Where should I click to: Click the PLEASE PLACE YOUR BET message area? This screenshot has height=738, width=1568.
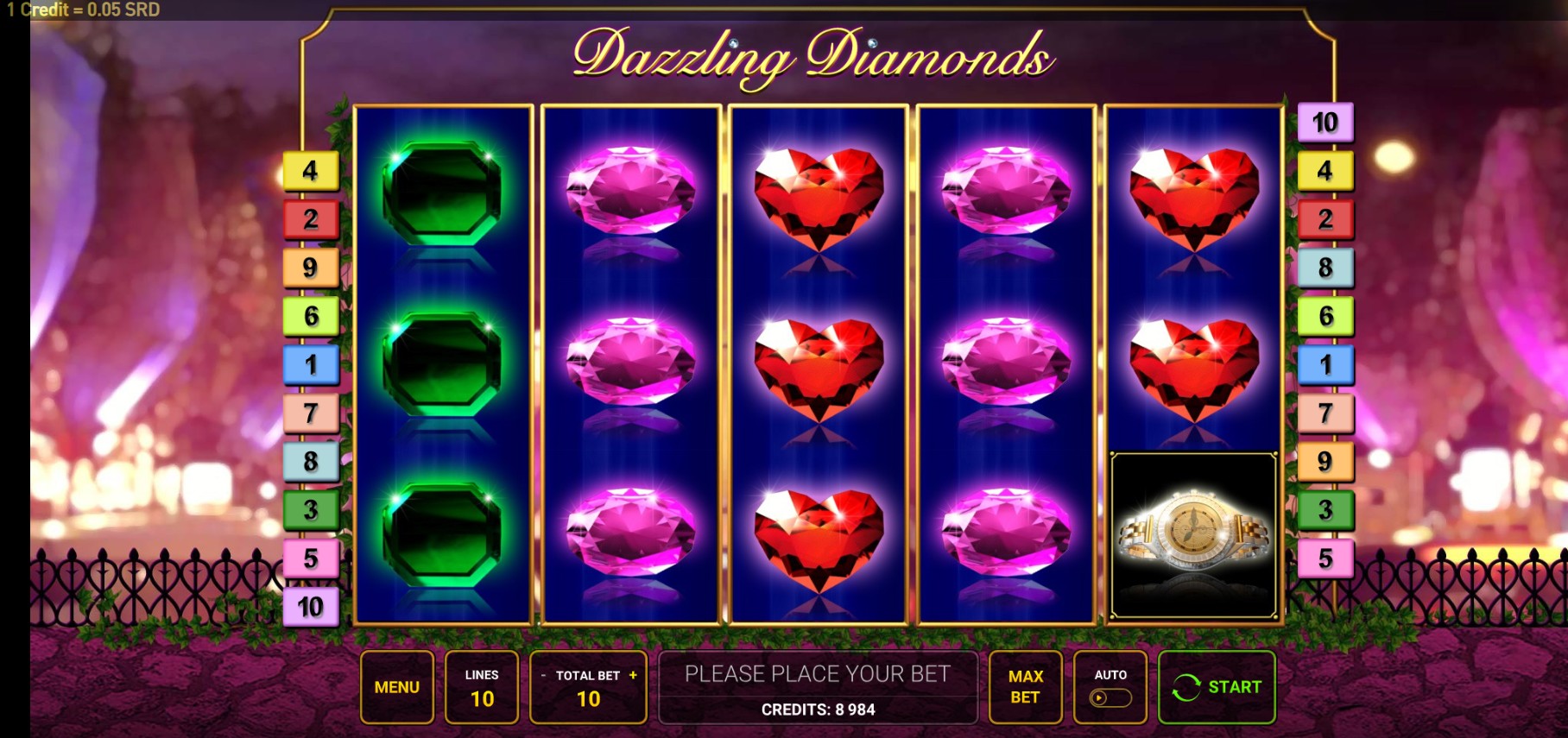point(818,675)
